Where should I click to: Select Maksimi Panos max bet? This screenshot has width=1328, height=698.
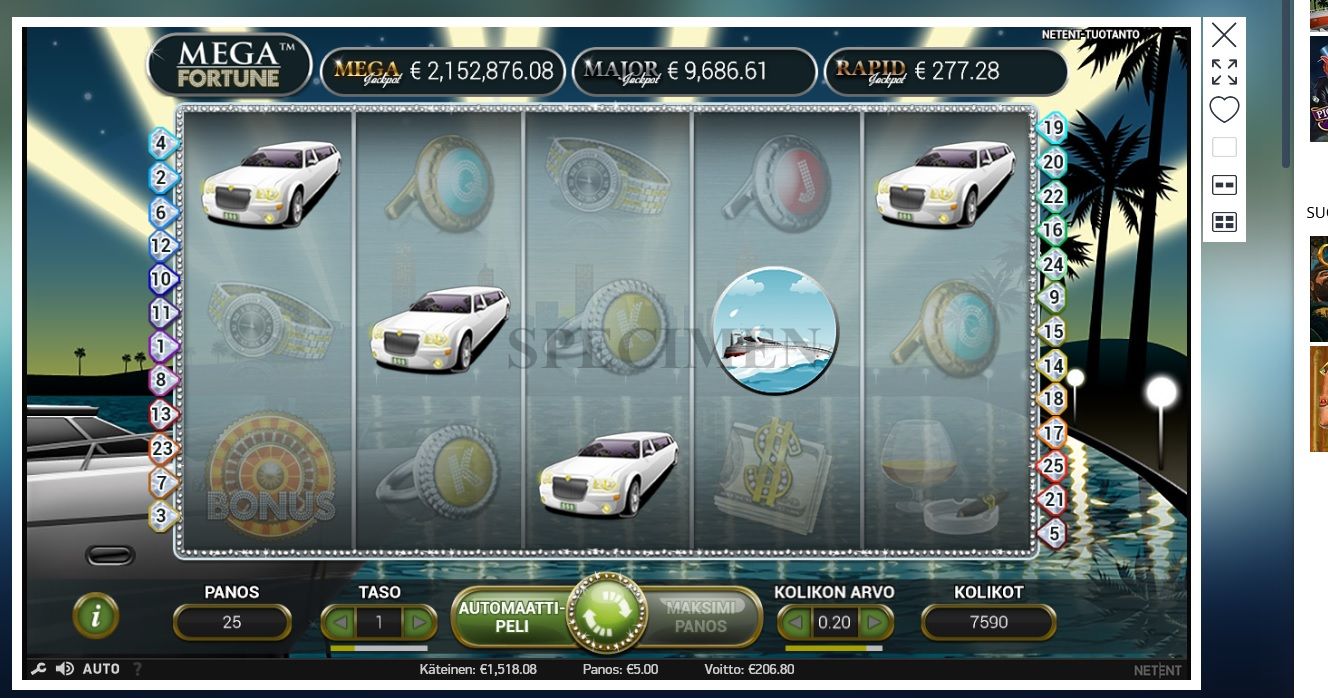tap(700, 616)
